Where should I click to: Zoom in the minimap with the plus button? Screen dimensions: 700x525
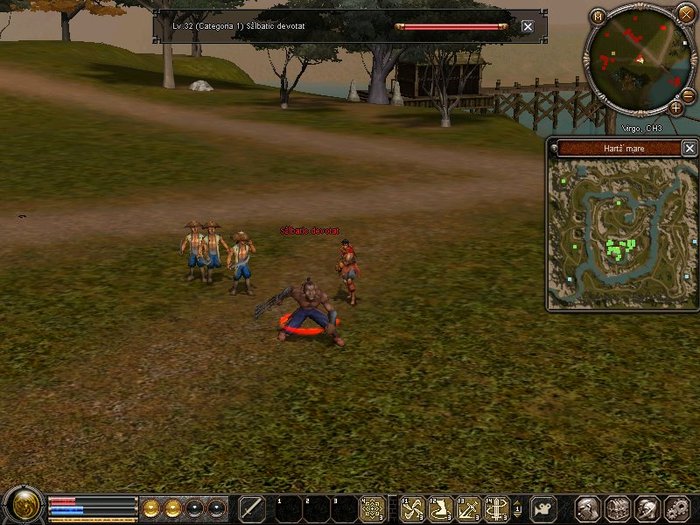pyautogui.click(x=676, y=107)
